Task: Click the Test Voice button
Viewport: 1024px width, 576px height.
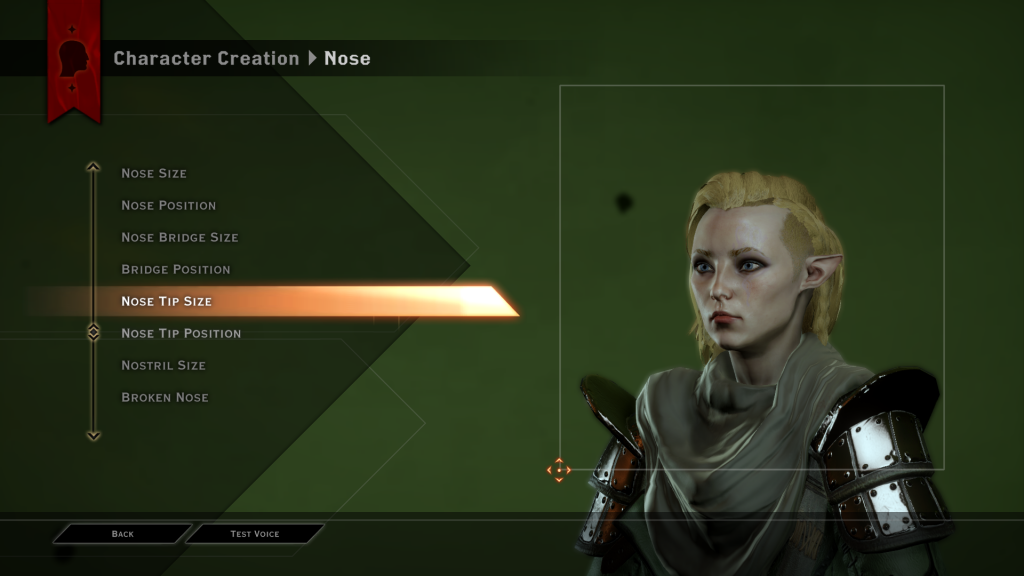Action: [x=255, y=534]
